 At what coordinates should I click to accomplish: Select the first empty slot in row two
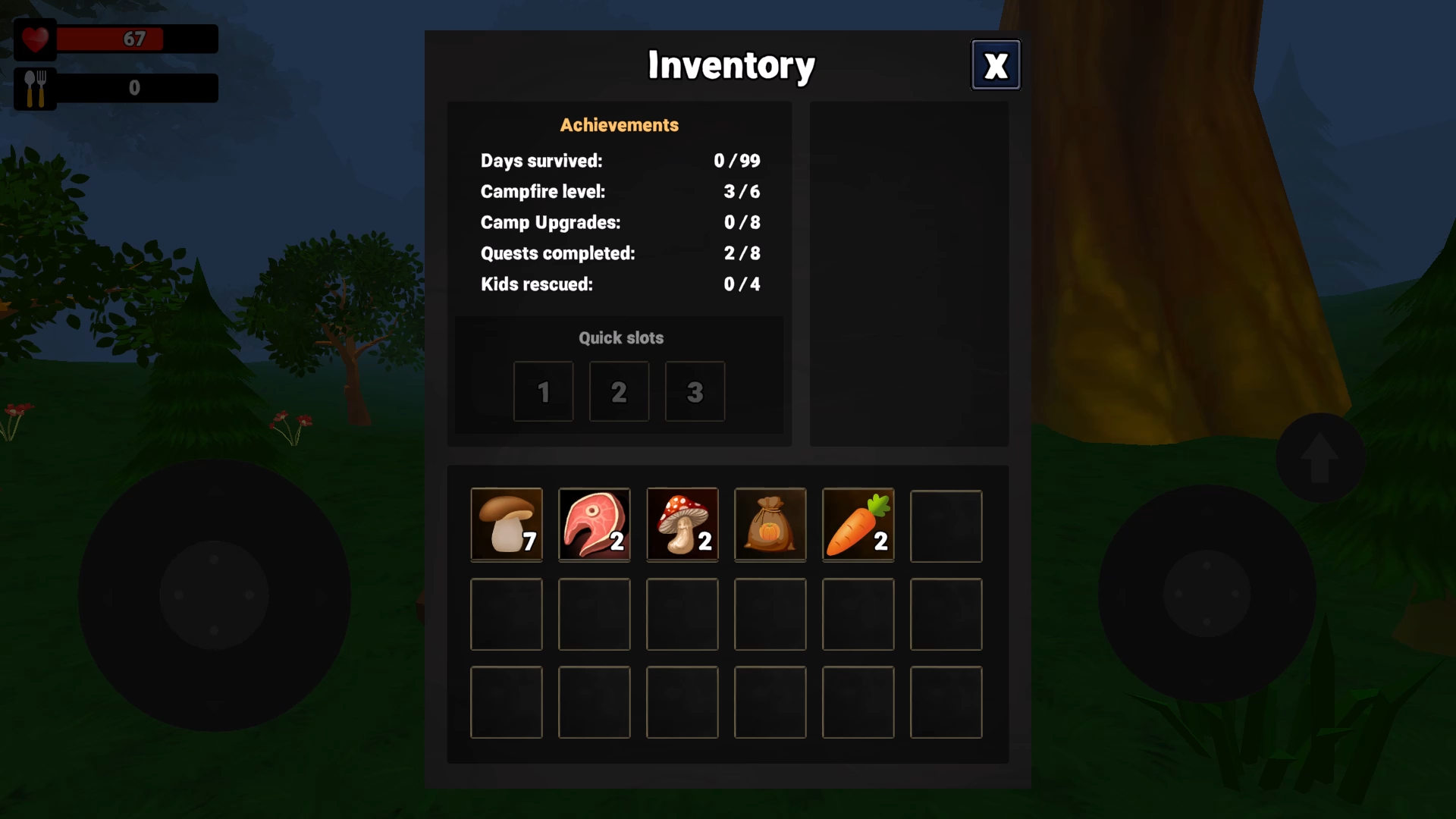click(x=506, y=613)
